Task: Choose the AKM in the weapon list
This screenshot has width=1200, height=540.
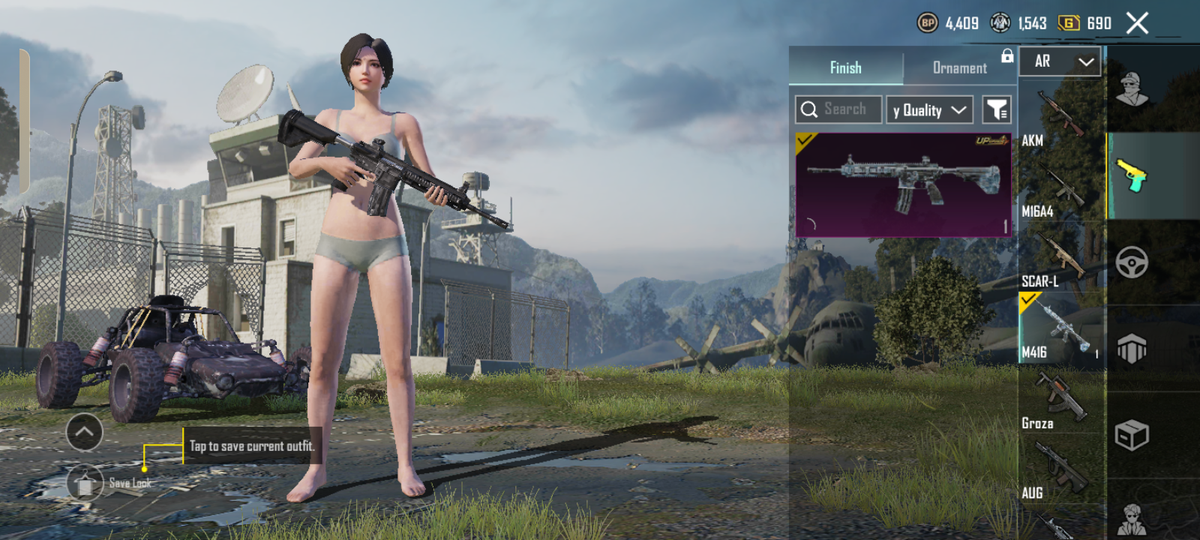Action: click(x=1060, y=115)
